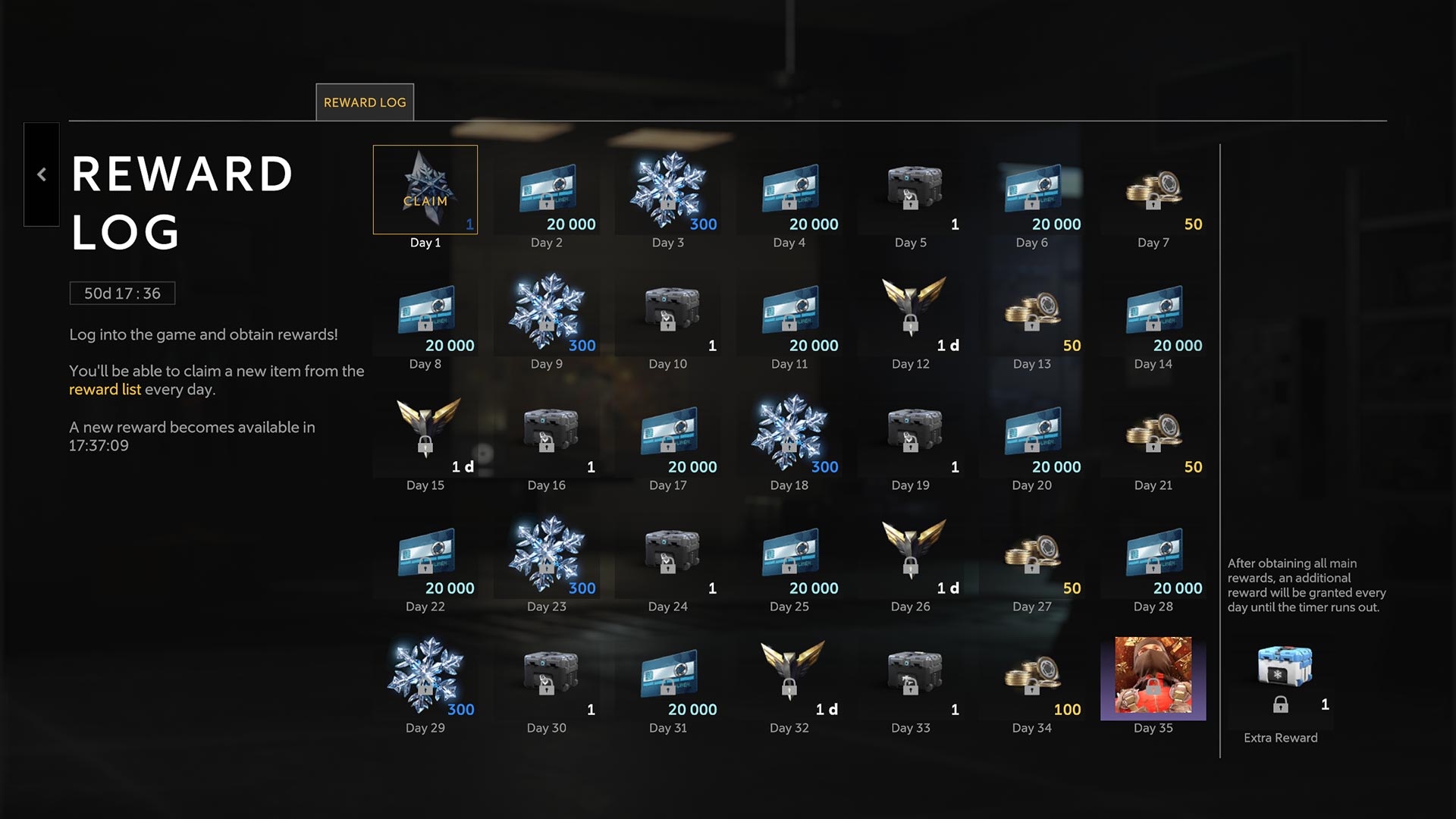Inspect the Extra Reward blue crate
This screenshot has width=1456, height=819.
click(1284, 668)
